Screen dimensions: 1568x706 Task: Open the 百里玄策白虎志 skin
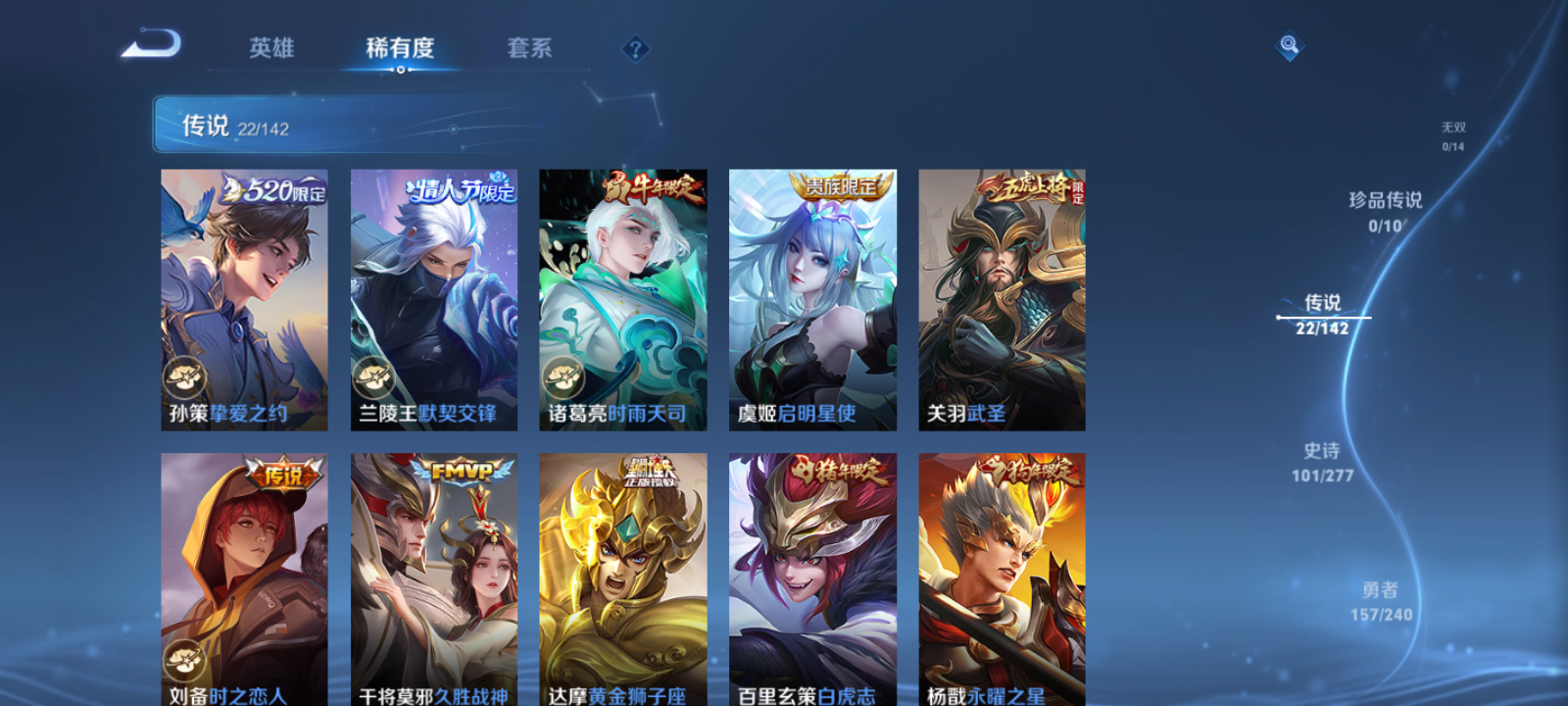click(x=813, y=579)
